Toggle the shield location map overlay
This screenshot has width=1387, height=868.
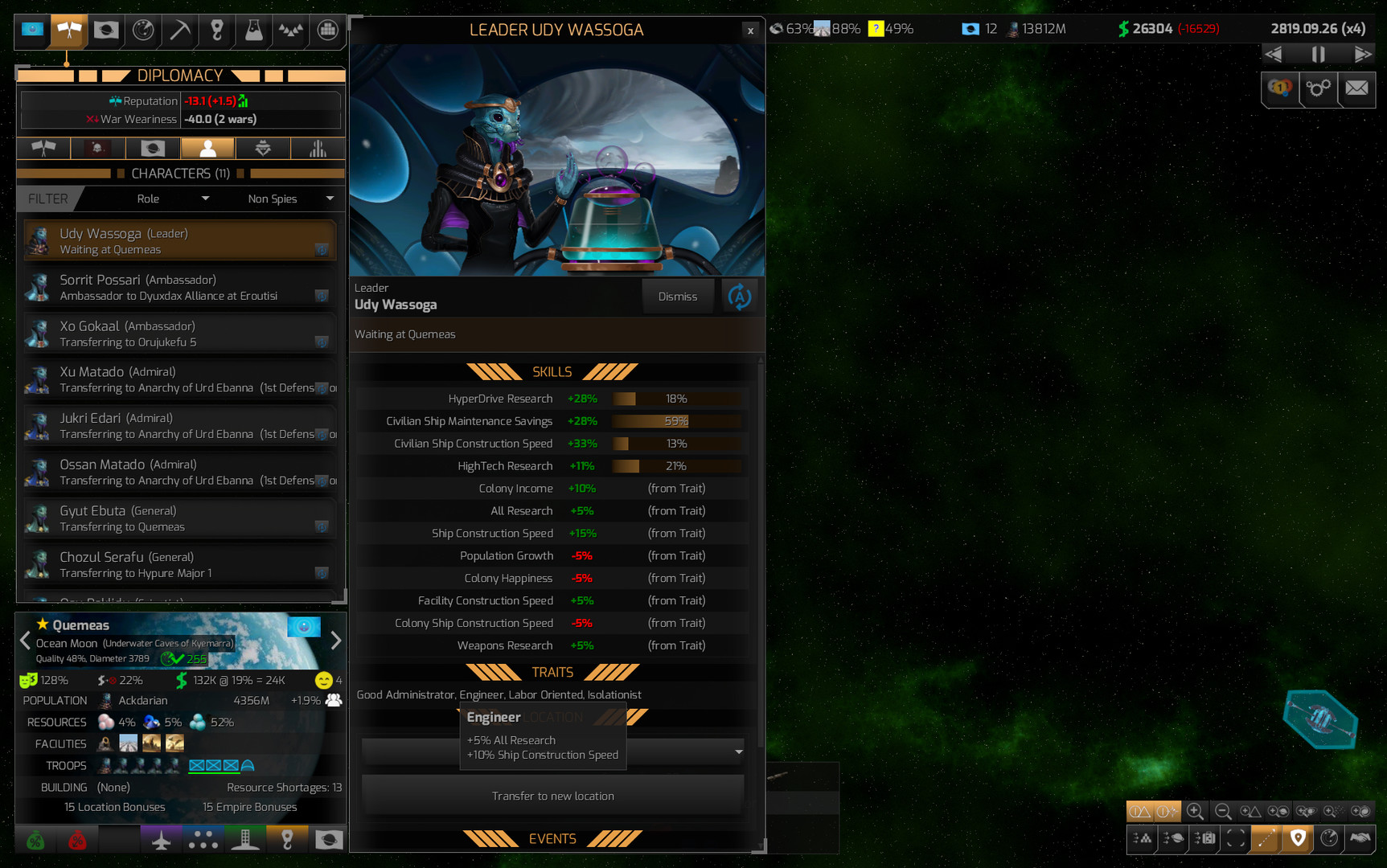coord(1296,839)
